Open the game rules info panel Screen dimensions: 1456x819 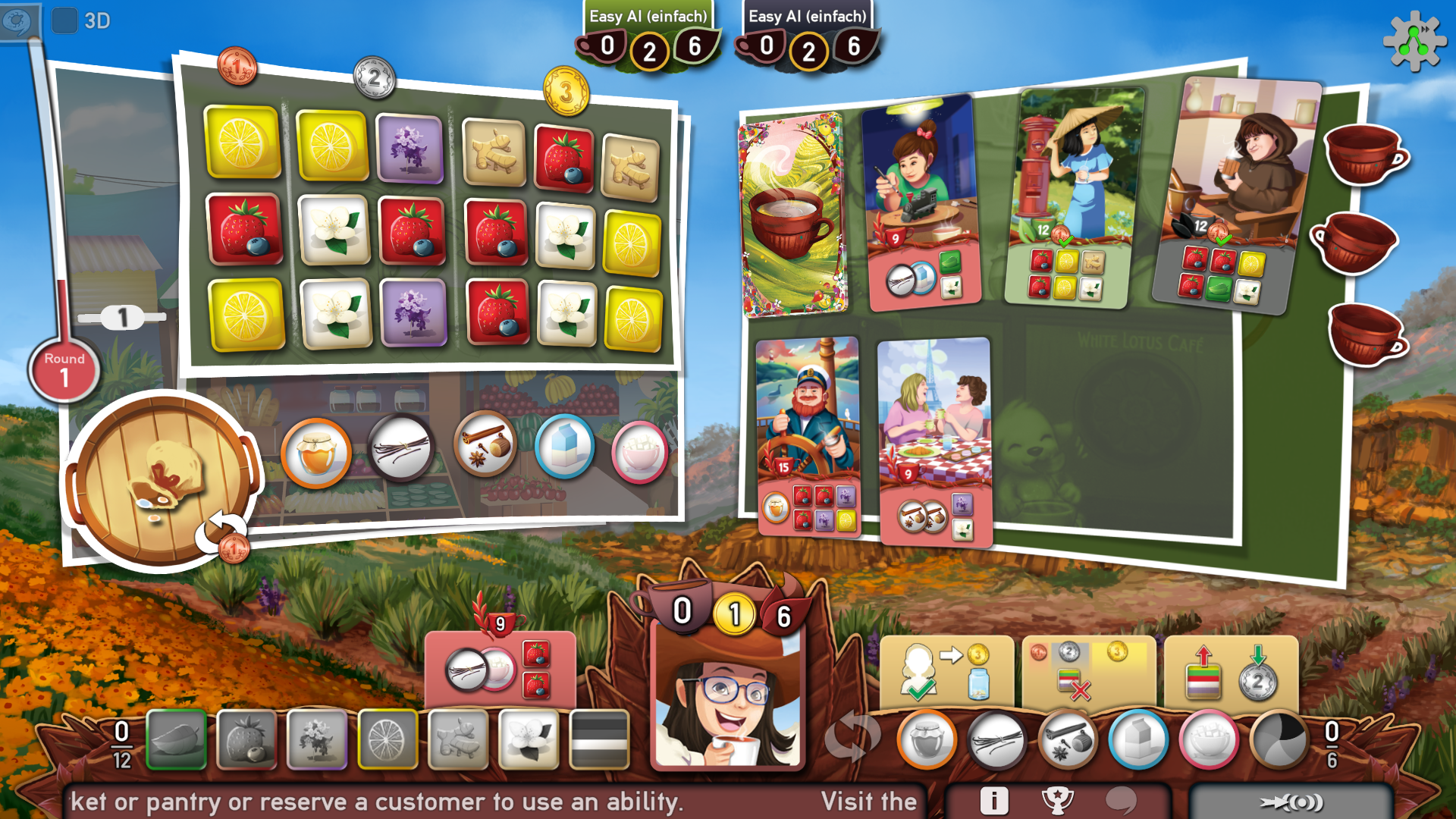point(995,799)
